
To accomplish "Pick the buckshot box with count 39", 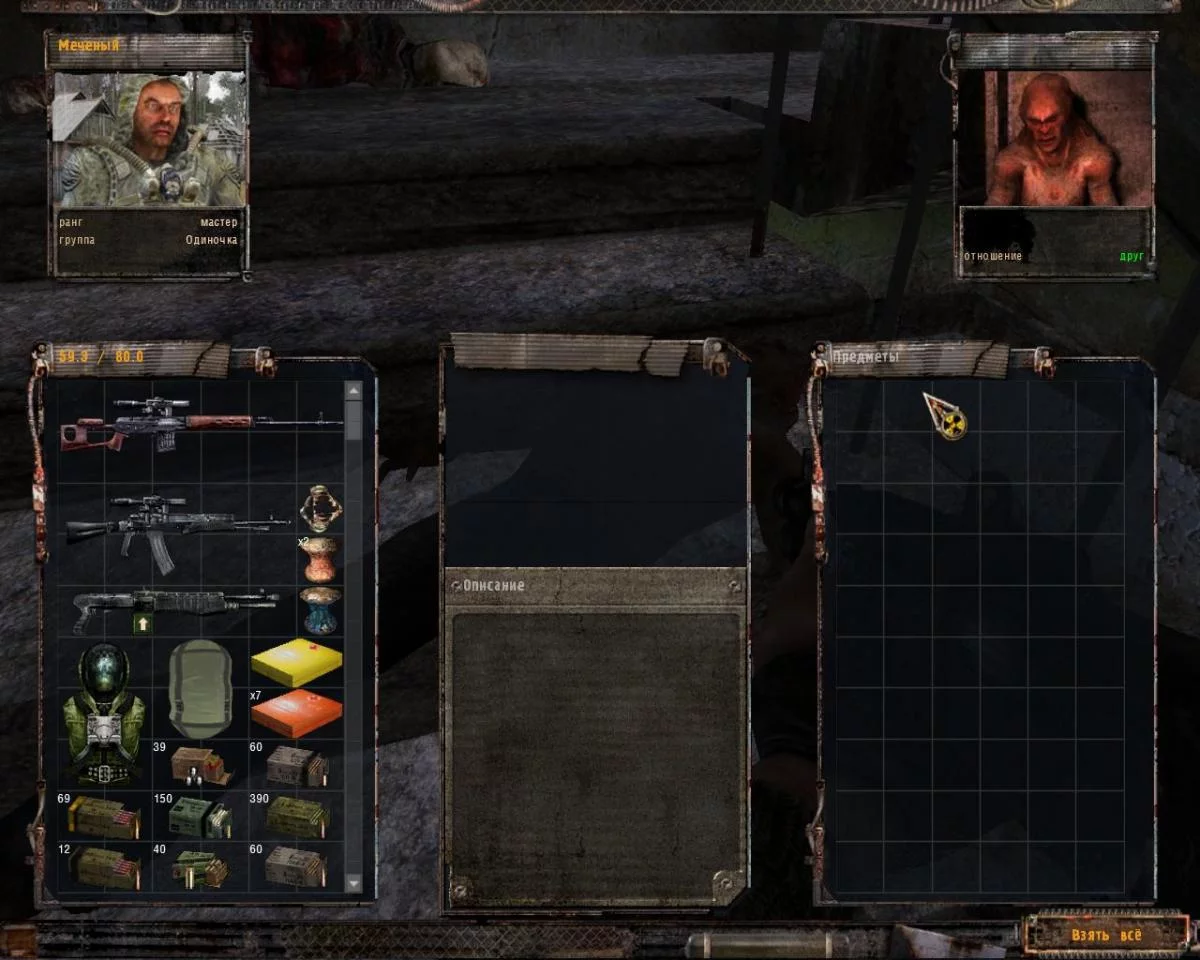I will [x=200, y=765].
